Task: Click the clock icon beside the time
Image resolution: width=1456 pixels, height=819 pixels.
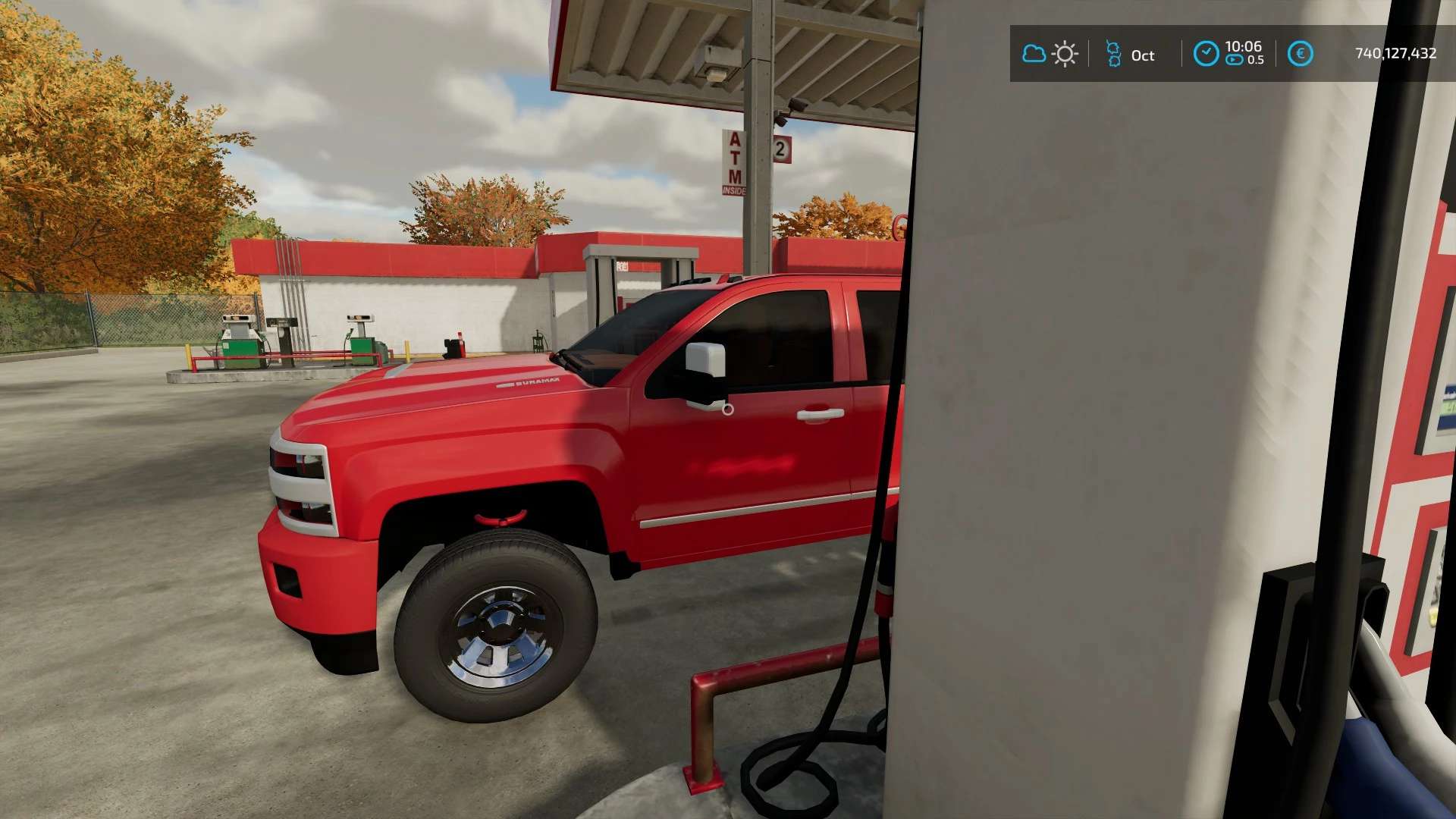Action: coord(1206,54)
